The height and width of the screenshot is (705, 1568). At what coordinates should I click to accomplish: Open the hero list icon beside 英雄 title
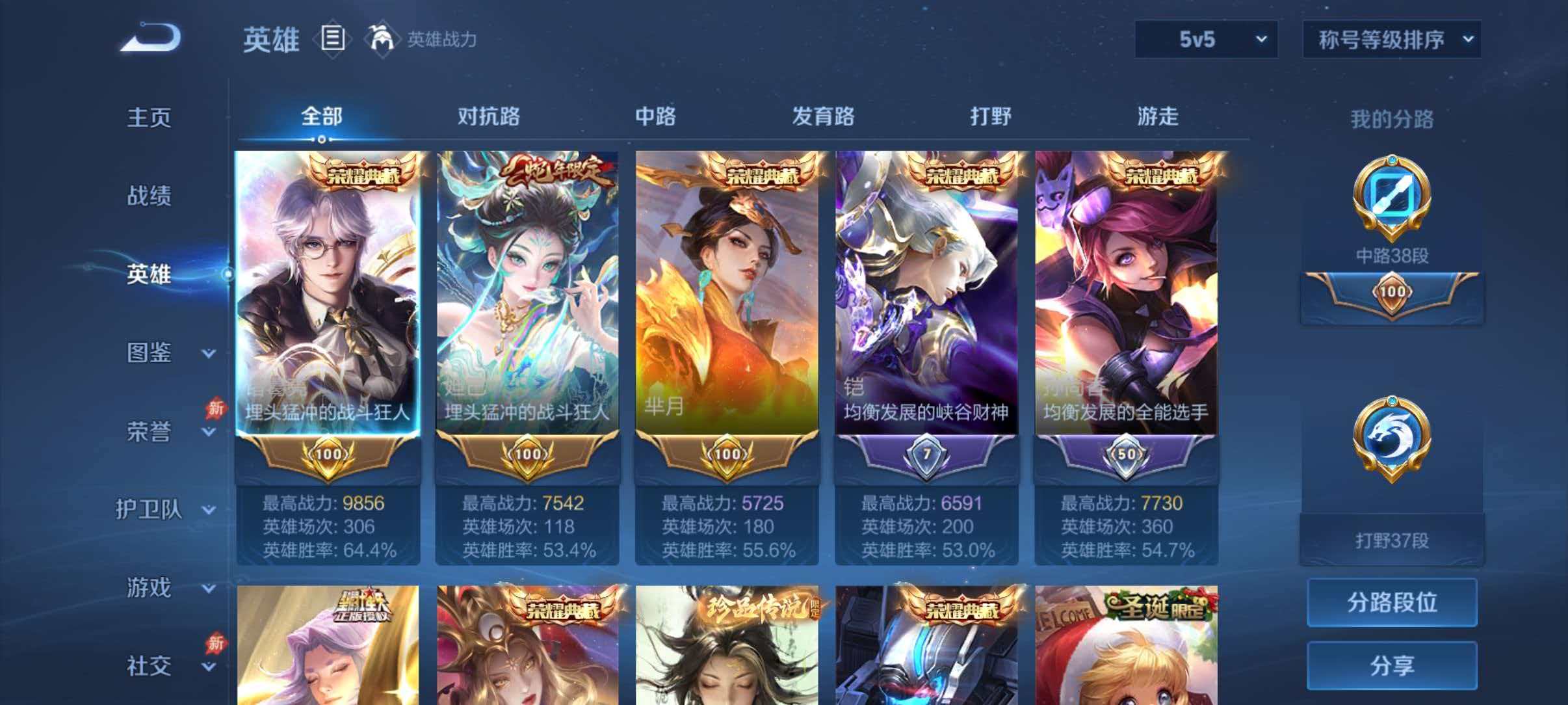[x=333, y=39]
